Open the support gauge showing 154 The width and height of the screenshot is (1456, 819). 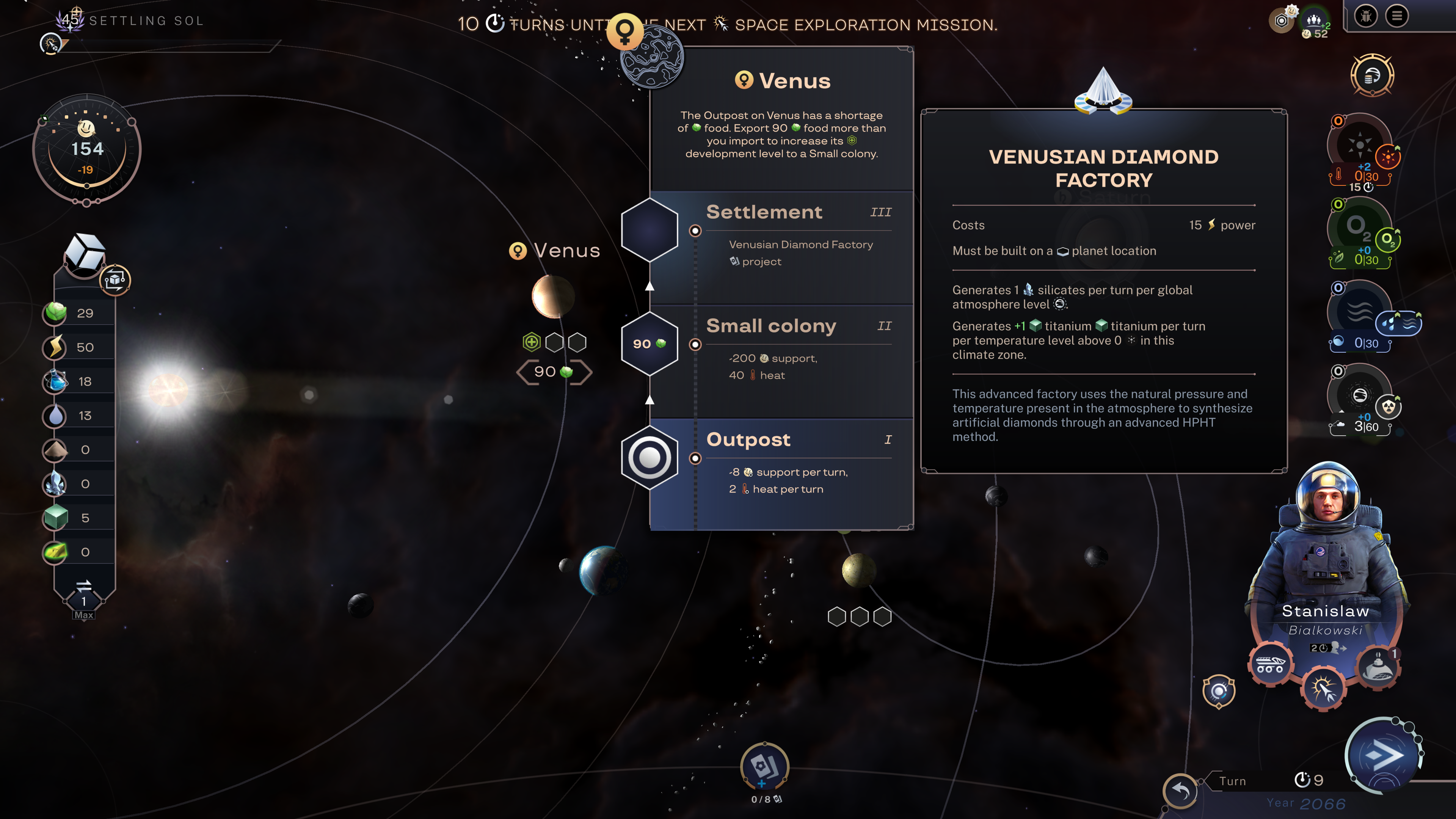[86, 150]
